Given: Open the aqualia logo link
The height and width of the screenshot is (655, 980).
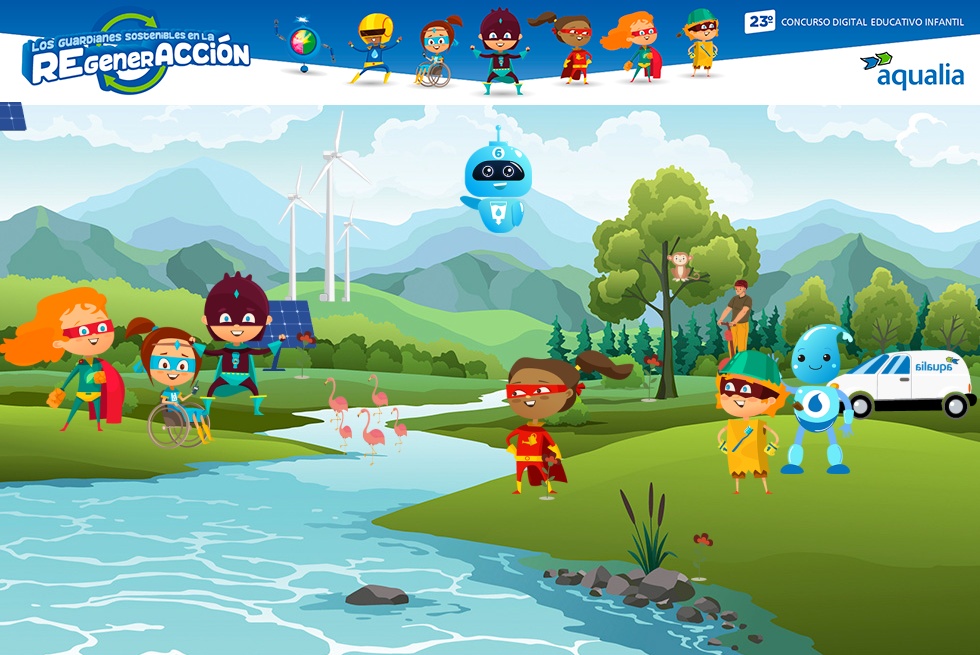Looking at the screenshot, I should coord(911,70).
